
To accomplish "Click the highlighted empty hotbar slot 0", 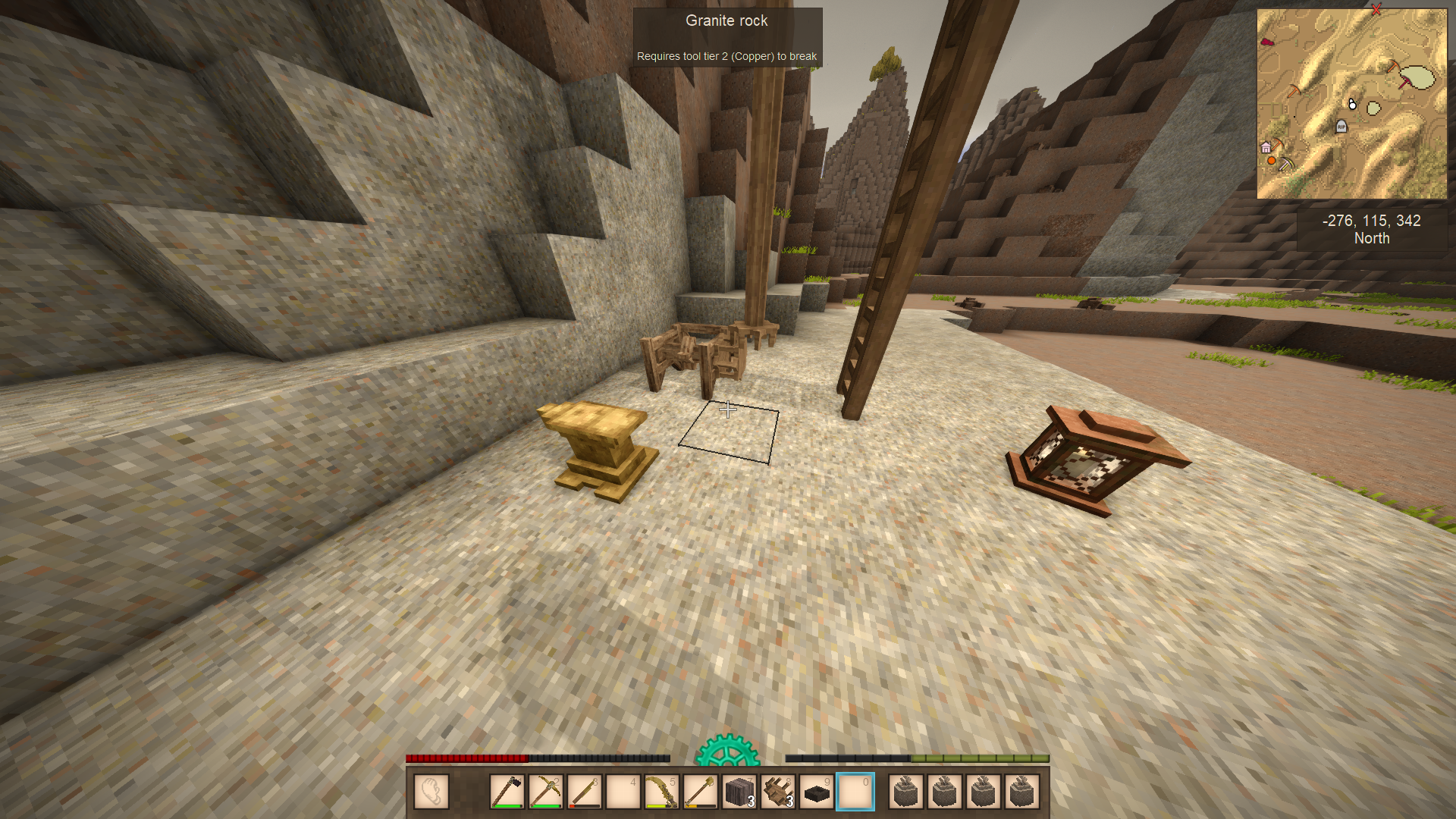I will point(855,792).
